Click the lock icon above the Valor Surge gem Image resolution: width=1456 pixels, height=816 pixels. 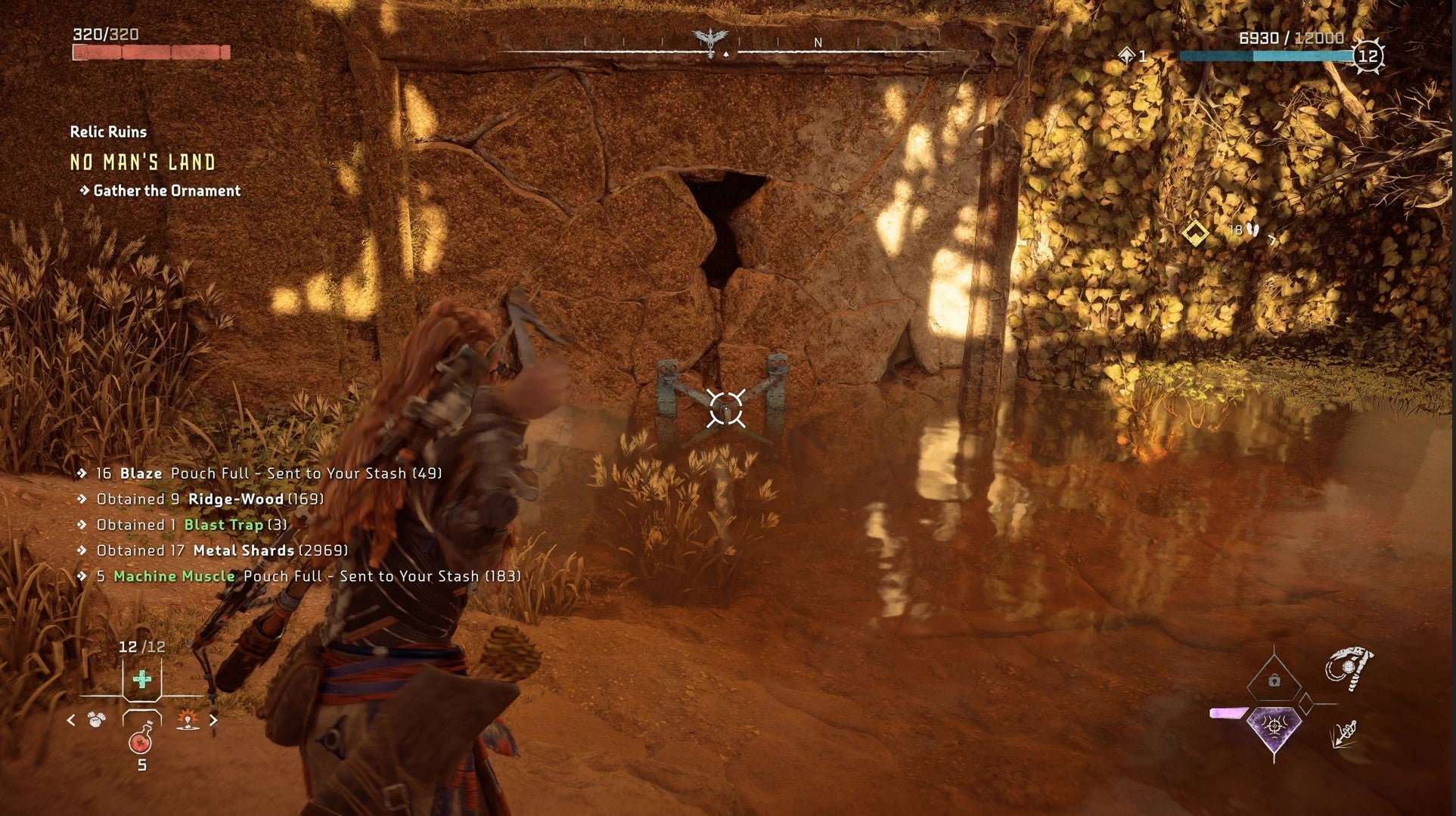[x=1273, y=681]
